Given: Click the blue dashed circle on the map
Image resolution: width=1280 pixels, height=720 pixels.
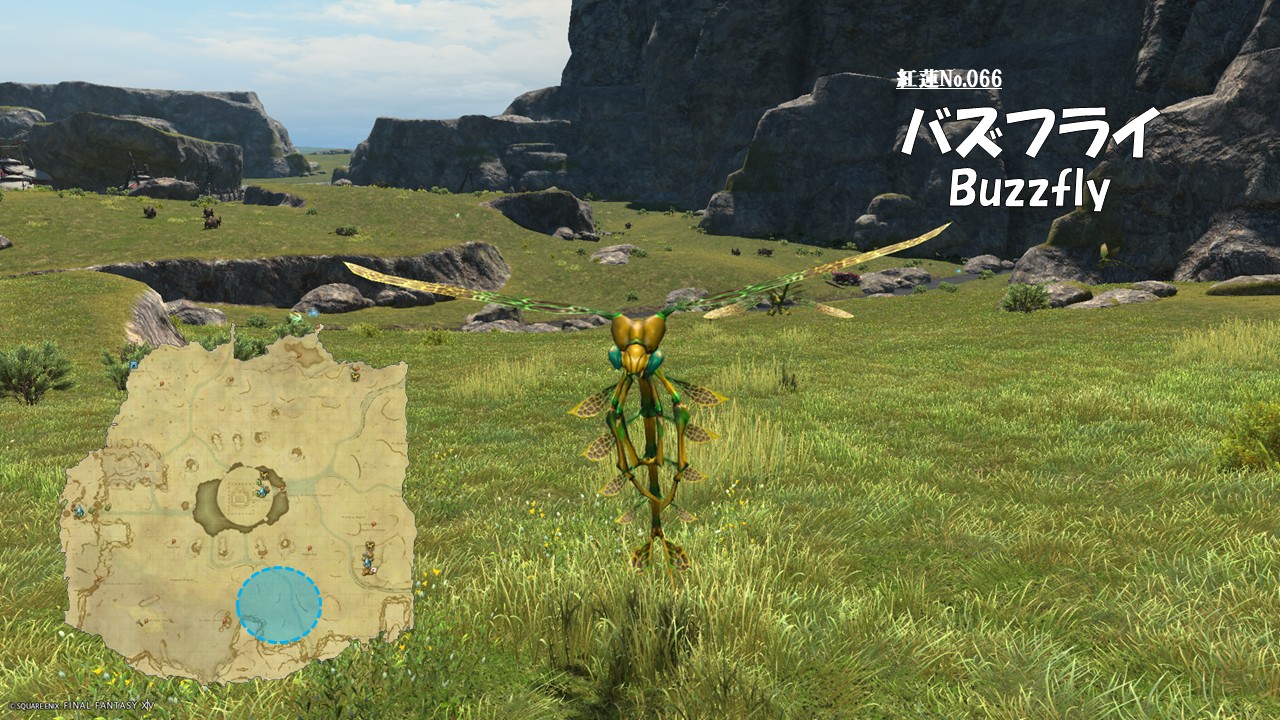Looking at the screenshot, I should [279, 605].
